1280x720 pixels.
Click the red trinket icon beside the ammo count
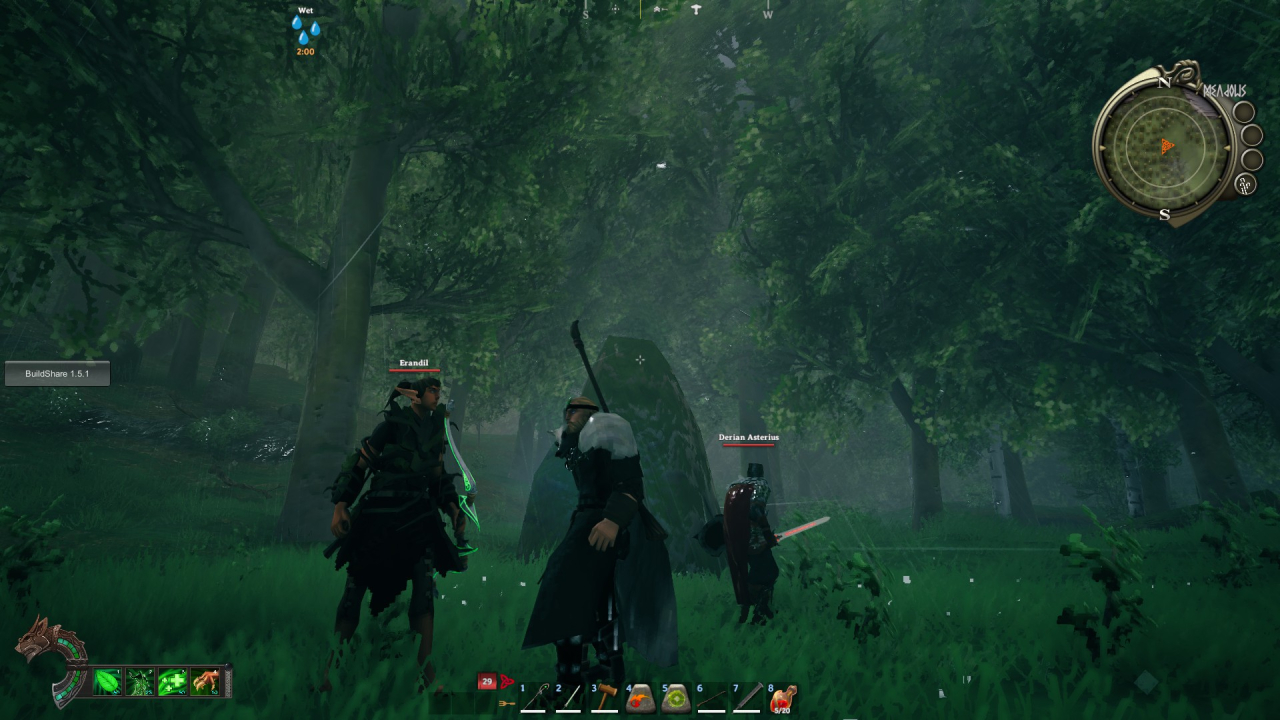click(x=506, y=679)
